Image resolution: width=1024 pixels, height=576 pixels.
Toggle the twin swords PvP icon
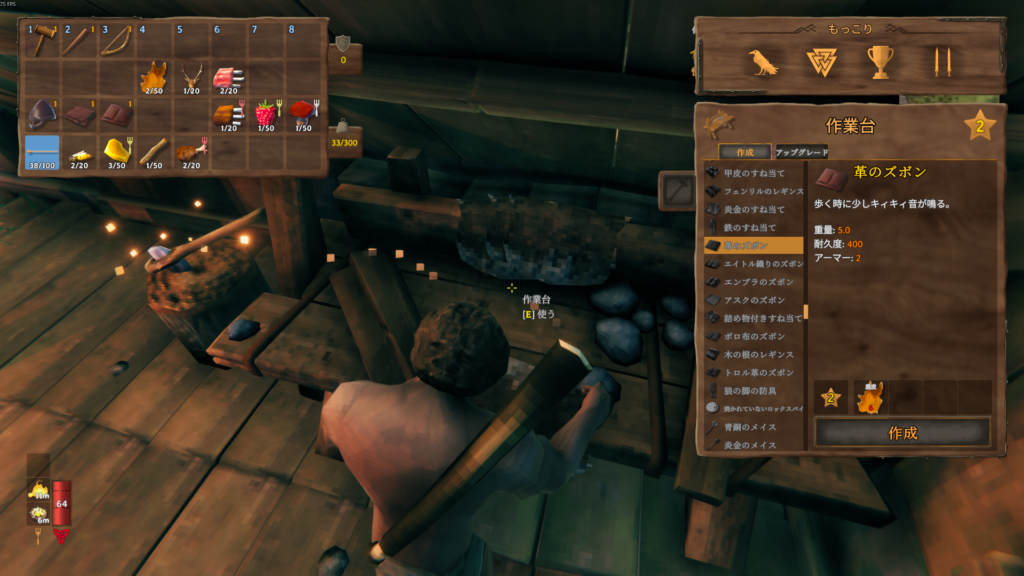click(x=937, y=63)
